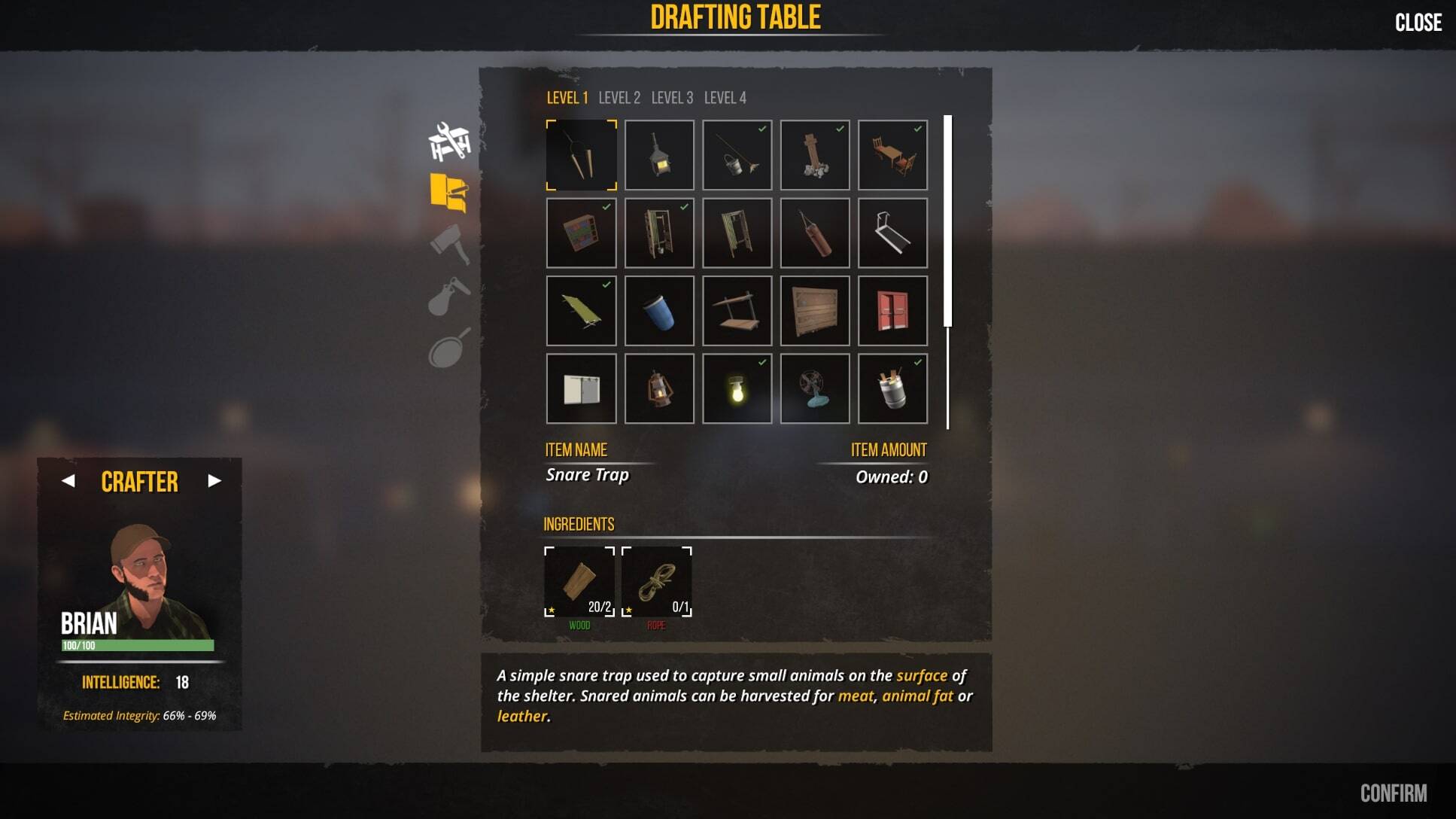1456x819 pixels.
Task: Show the Level 4 recipes
Action: [725, 98]
